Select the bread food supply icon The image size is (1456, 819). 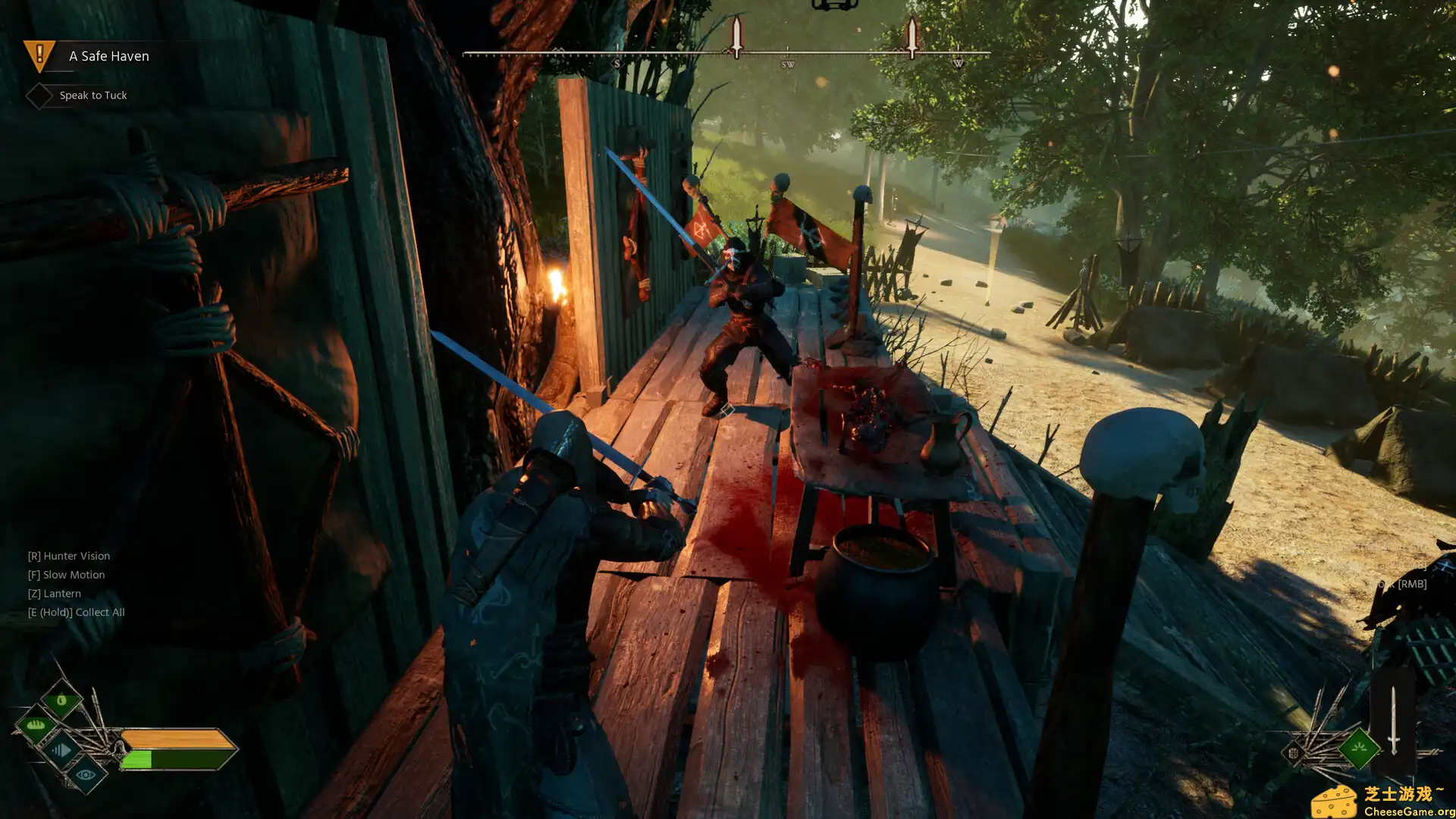click(x=36, y=725)
